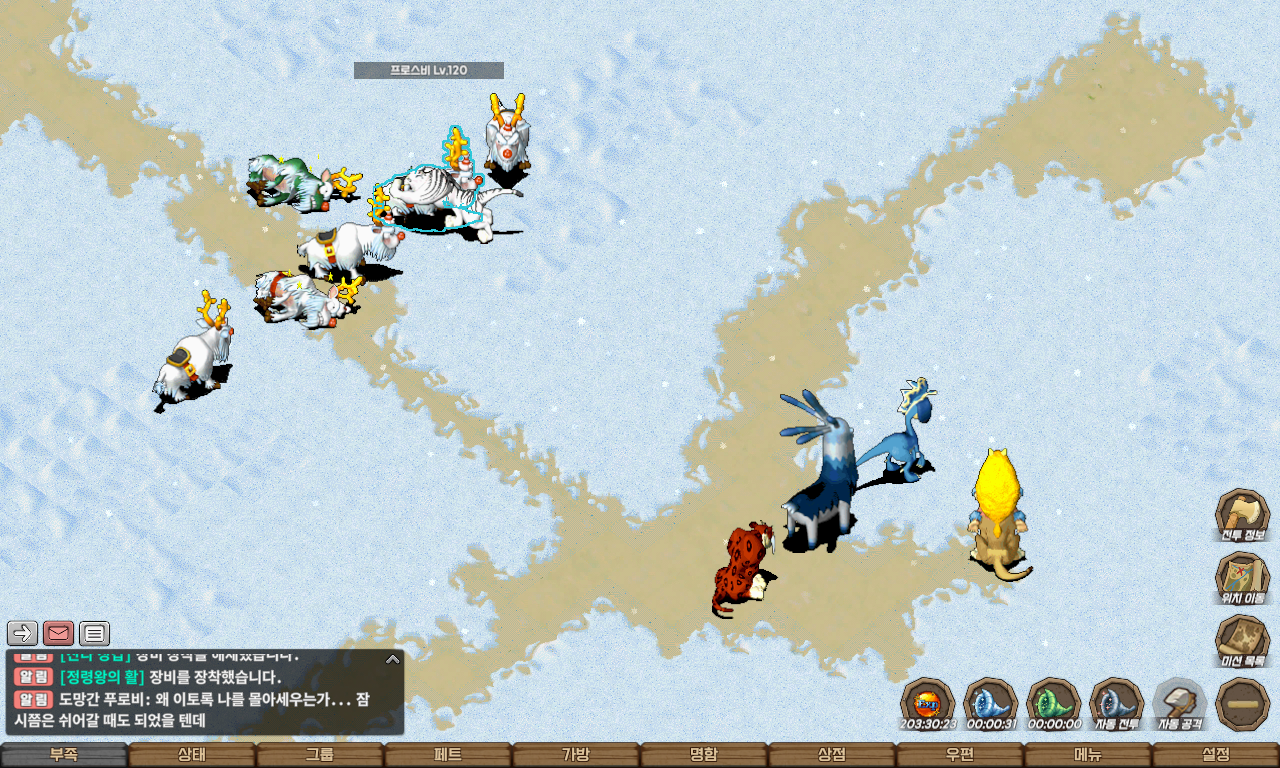The width and height of the screenshot is (1280, 768).
Task: Open the 그룹 group menu
Action: pos(320,755)
